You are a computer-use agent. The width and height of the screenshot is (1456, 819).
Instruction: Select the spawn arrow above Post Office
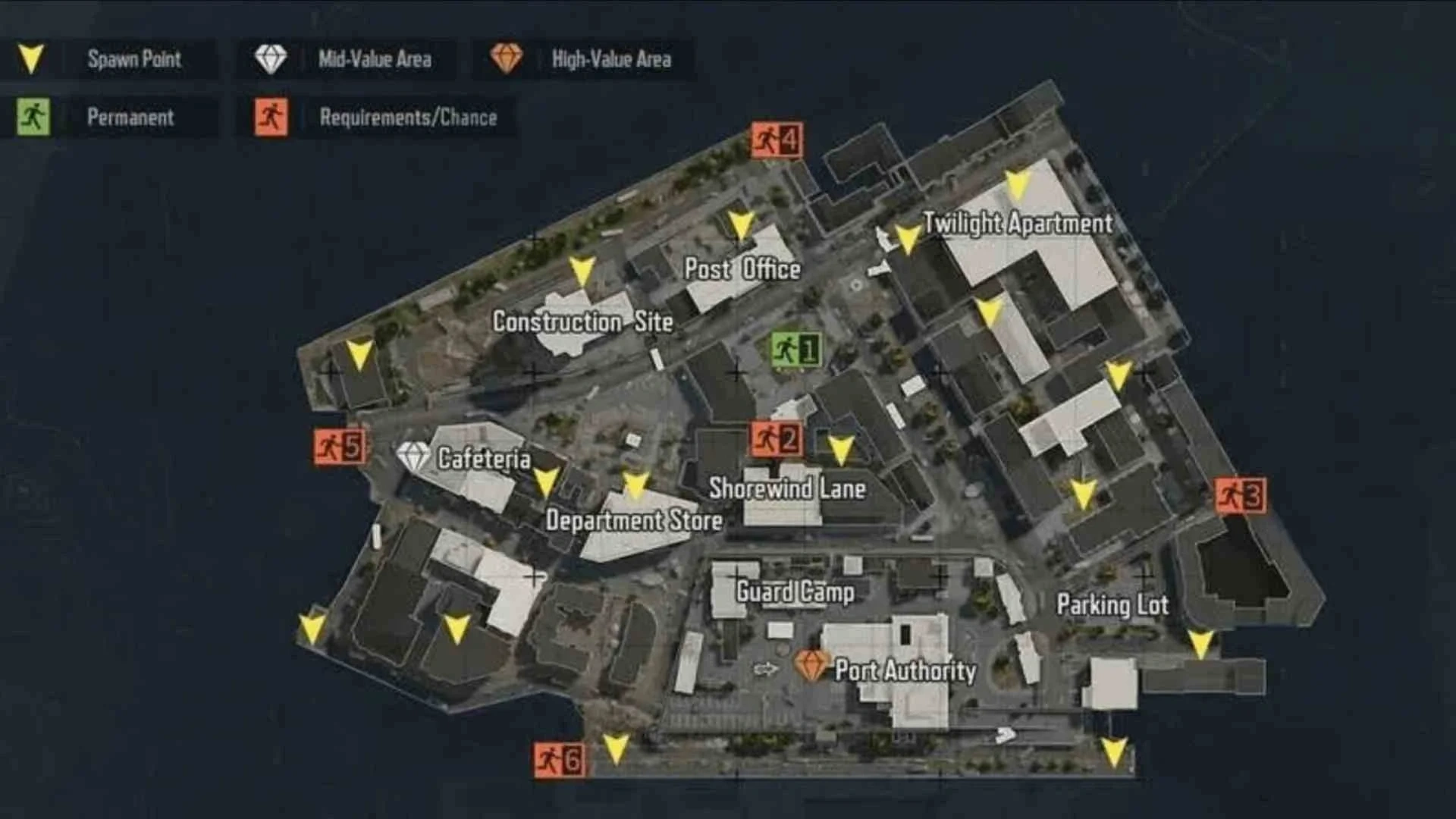click(739, 225)
